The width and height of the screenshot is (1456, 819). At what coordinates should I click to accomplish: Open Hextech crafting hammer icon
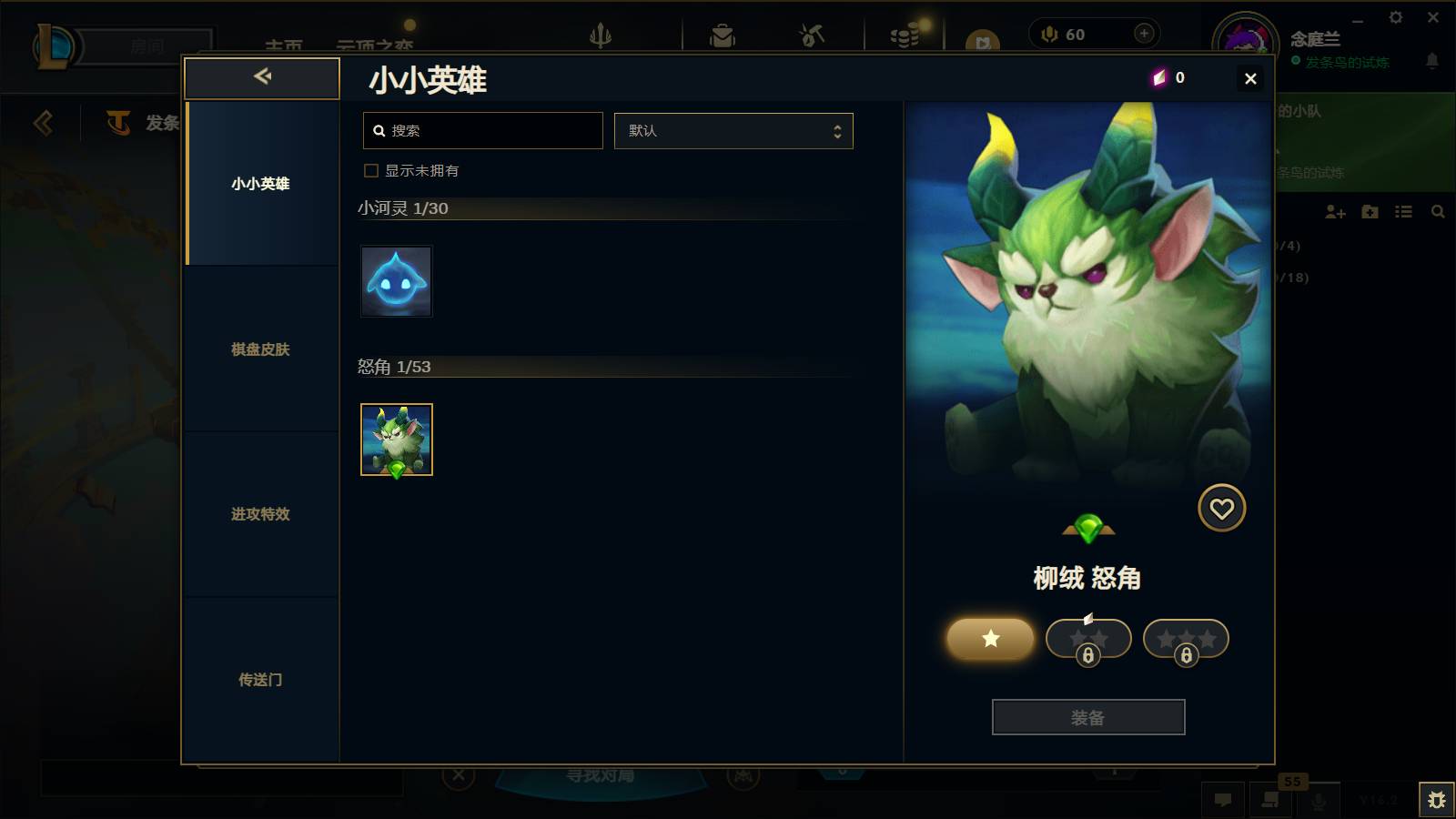click(811, 34)
